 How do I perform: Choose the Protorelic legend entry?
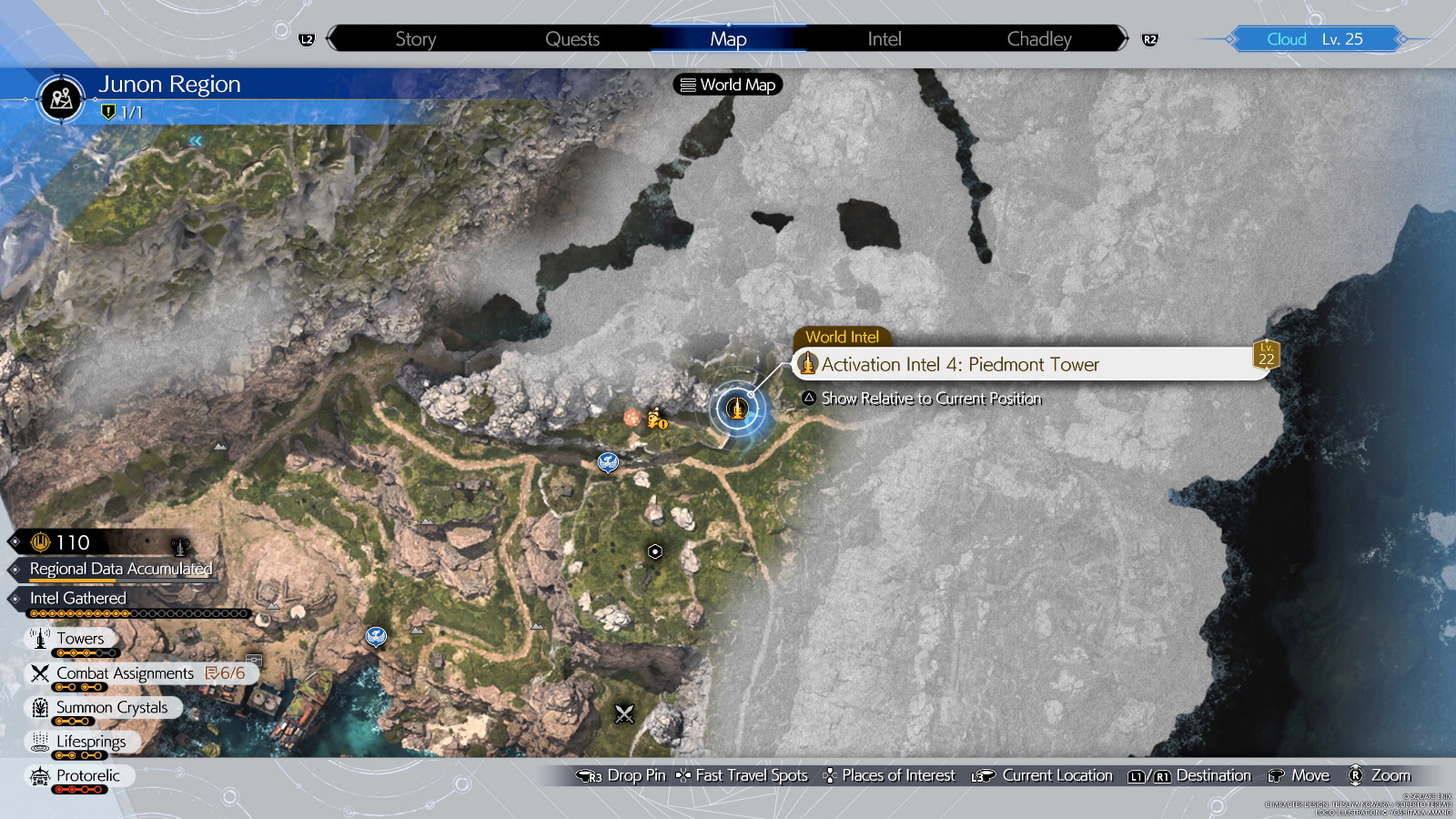tap(87, 776)
